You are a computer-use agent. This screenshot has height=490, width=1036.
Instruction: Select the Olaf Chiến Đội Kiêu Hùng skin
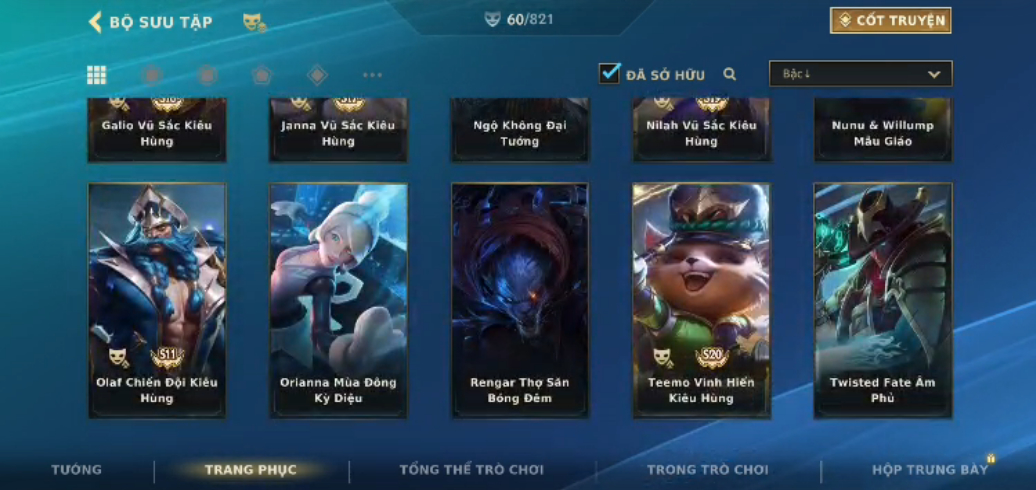[x=157, y=300]
